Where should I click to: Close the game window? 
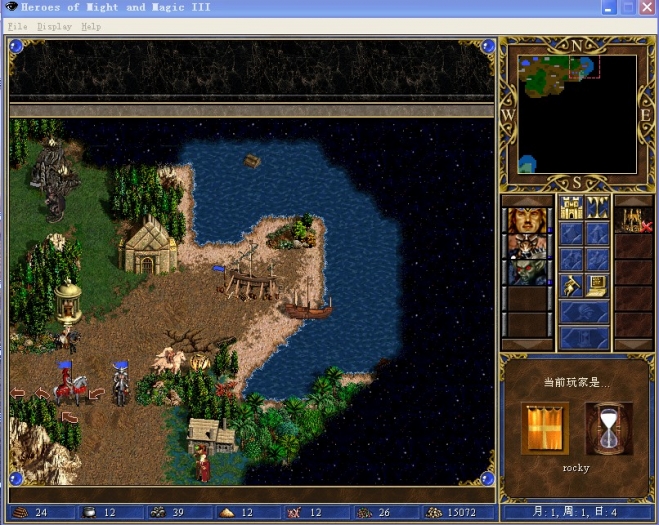point(647,8)
